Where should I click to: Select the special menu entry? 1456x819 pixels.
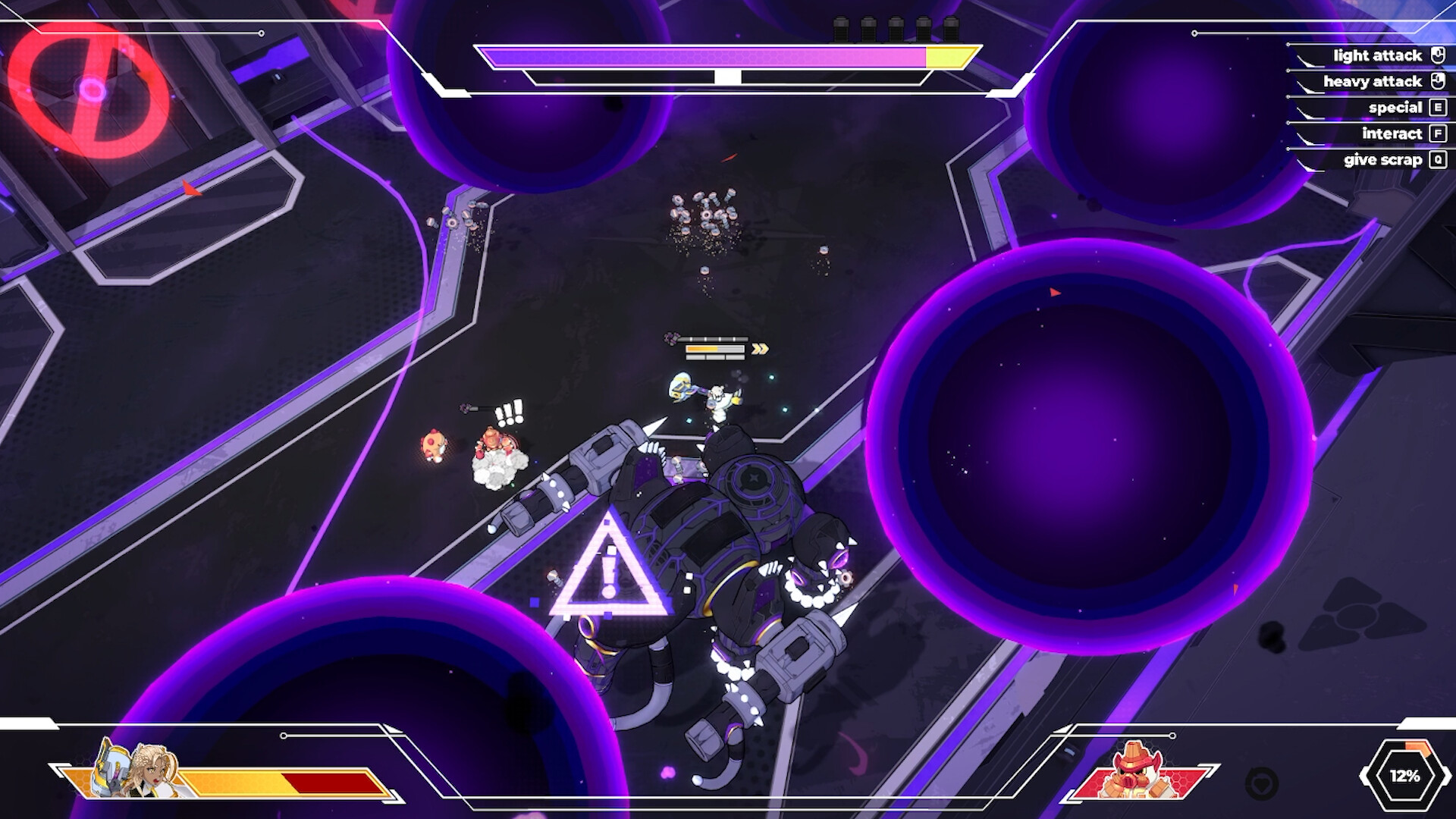[x=1395, y=107]
